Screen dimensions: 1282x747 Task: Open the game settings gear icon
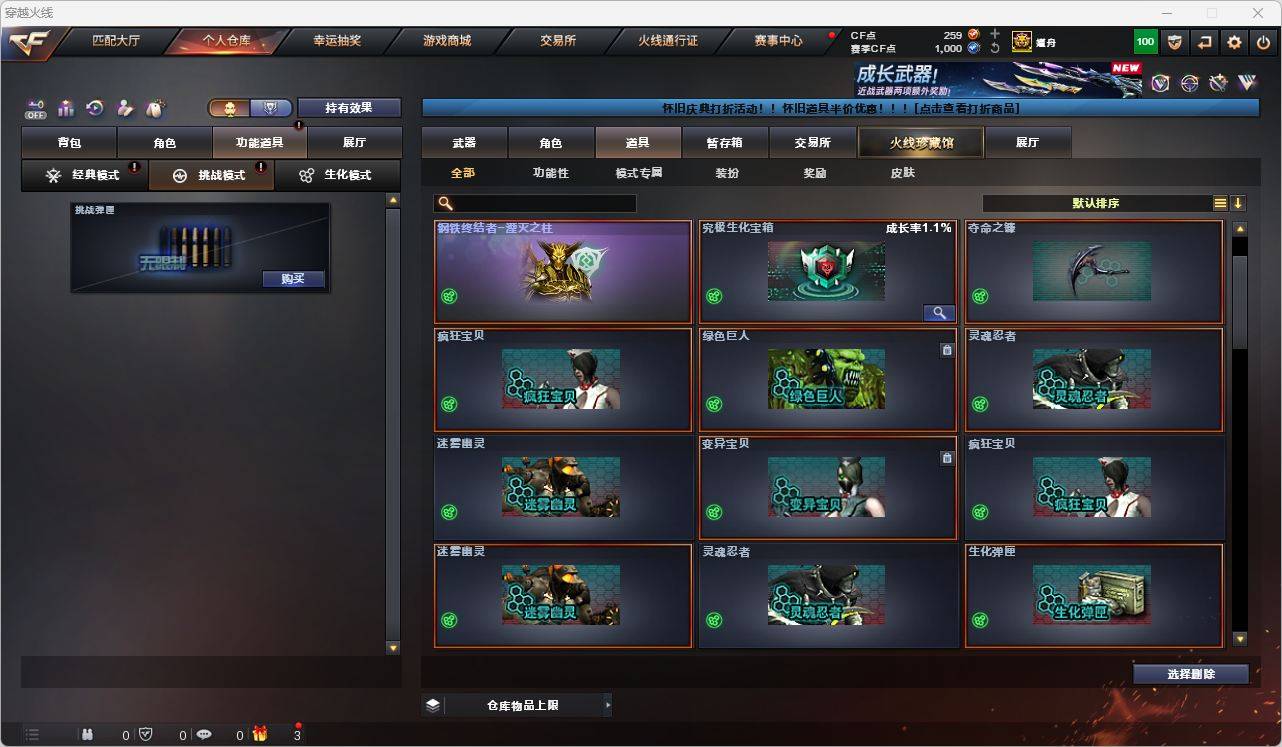tap(1232, 41)
